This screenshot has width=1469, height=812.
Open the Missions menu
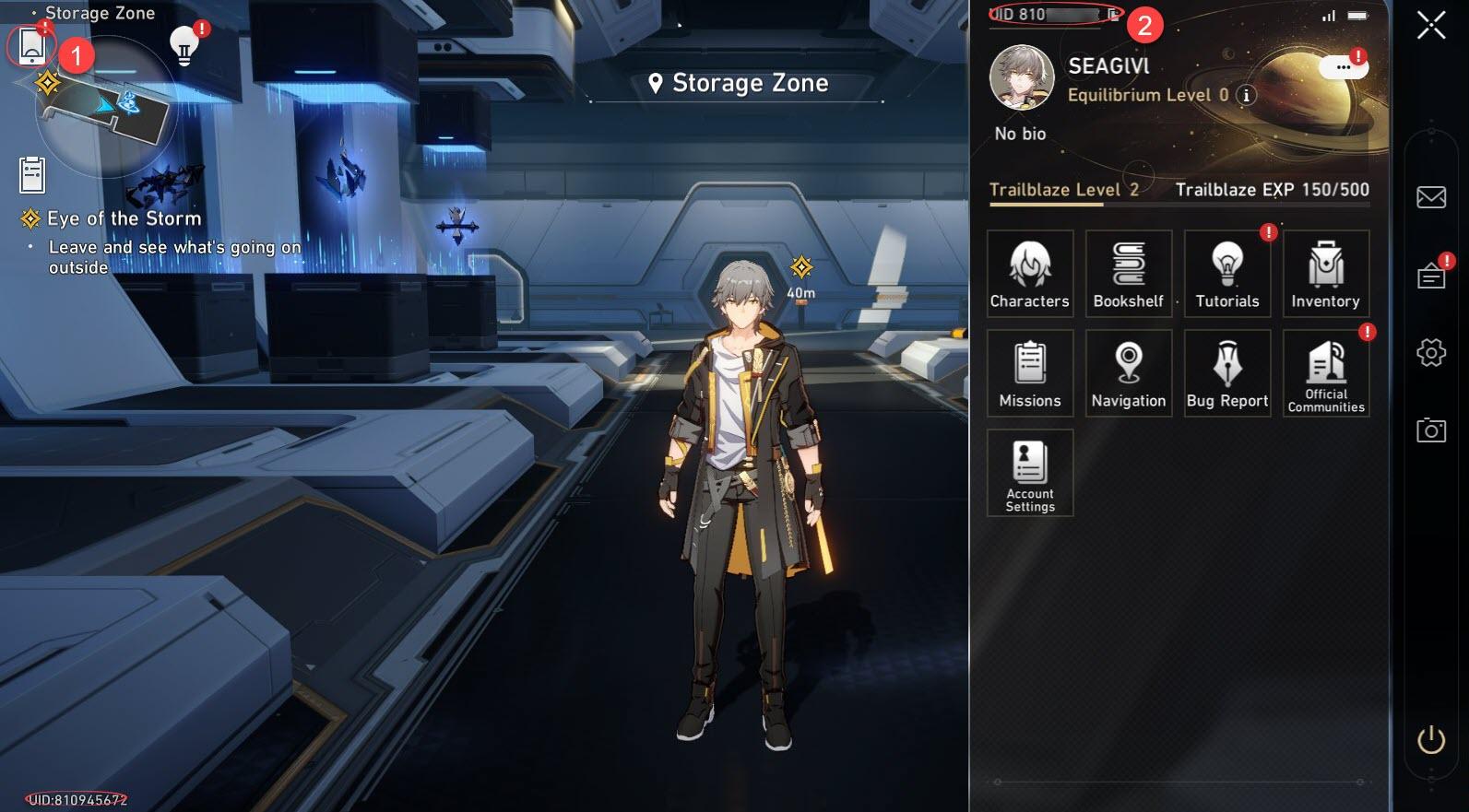click(1030, 373)
